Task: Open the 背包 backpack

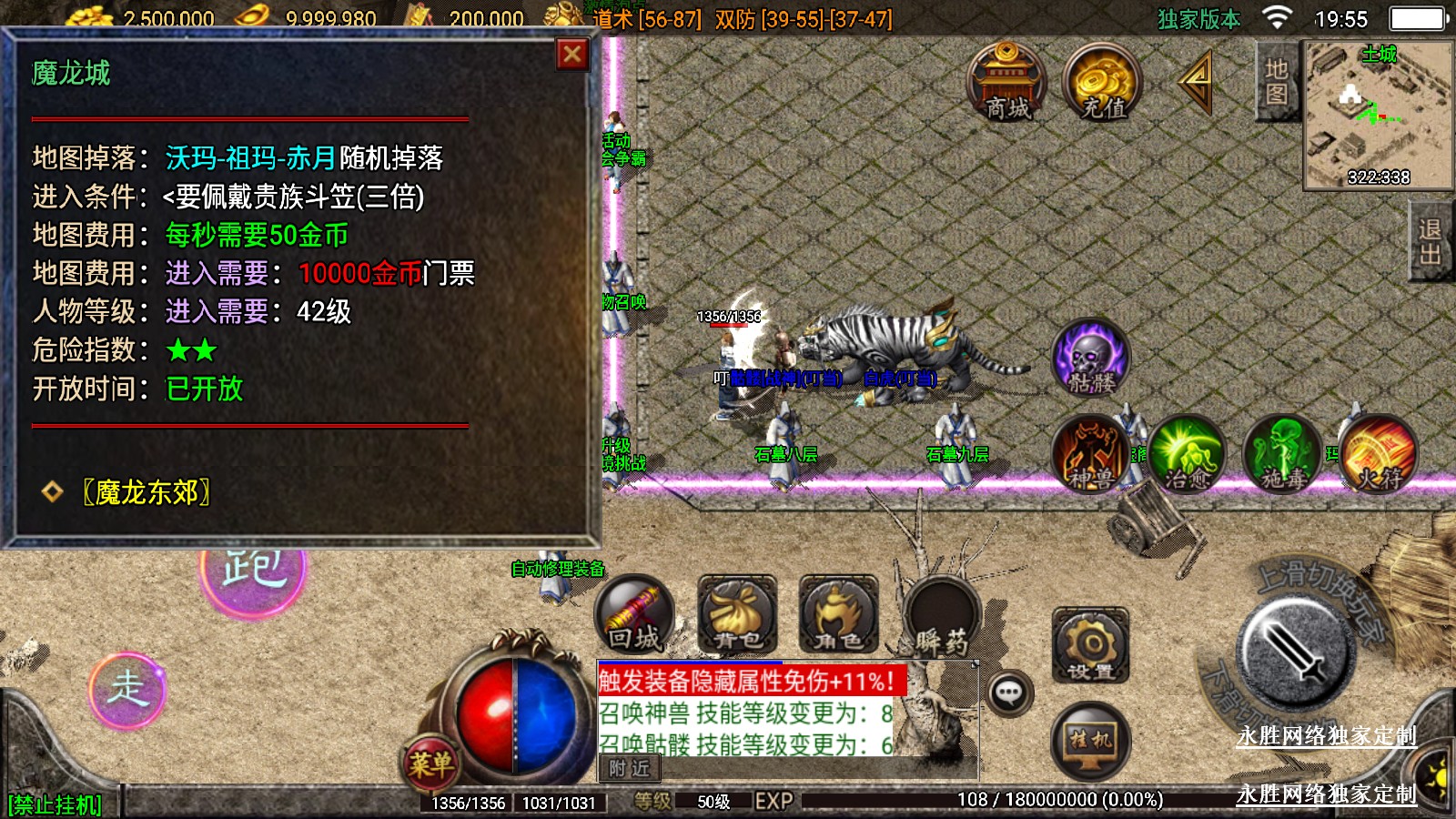Action: click(737, 615)
